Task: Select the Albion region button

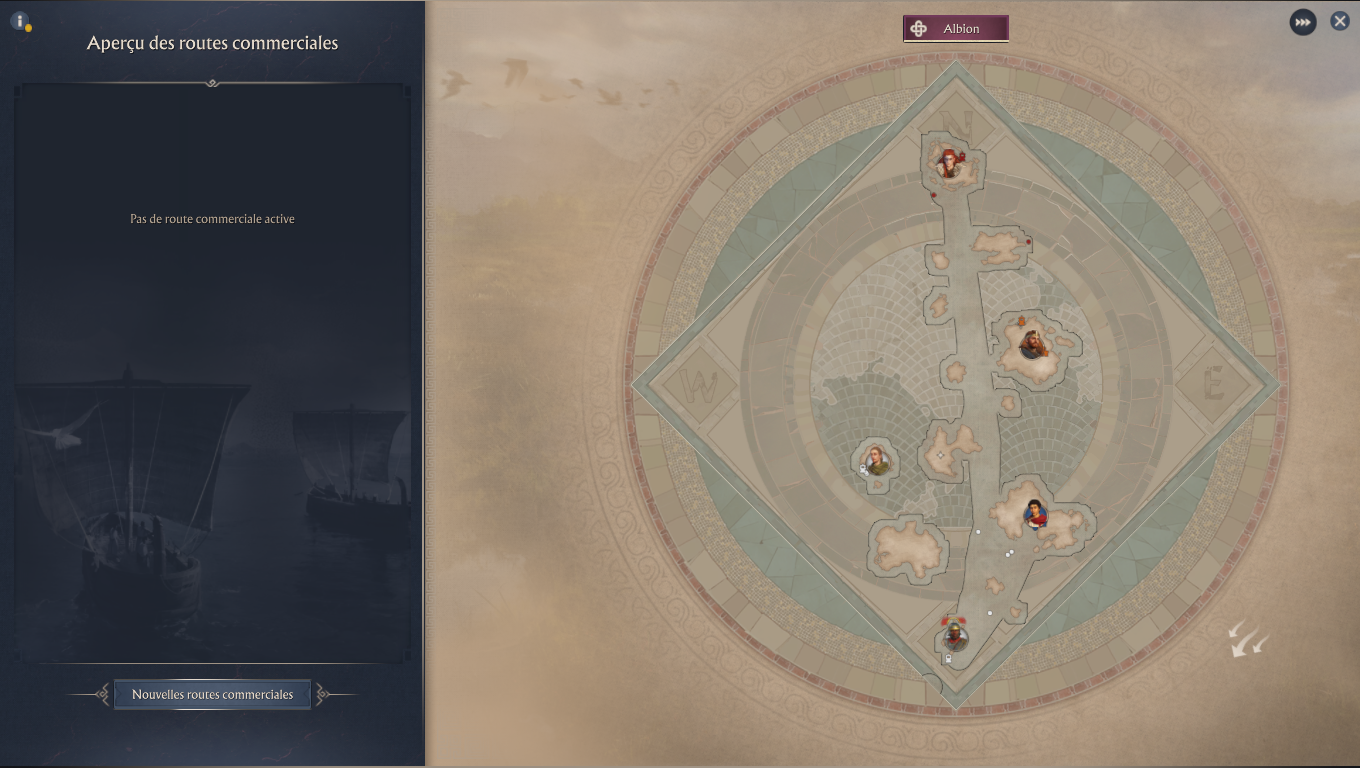Action: click(x=955, y=29)
